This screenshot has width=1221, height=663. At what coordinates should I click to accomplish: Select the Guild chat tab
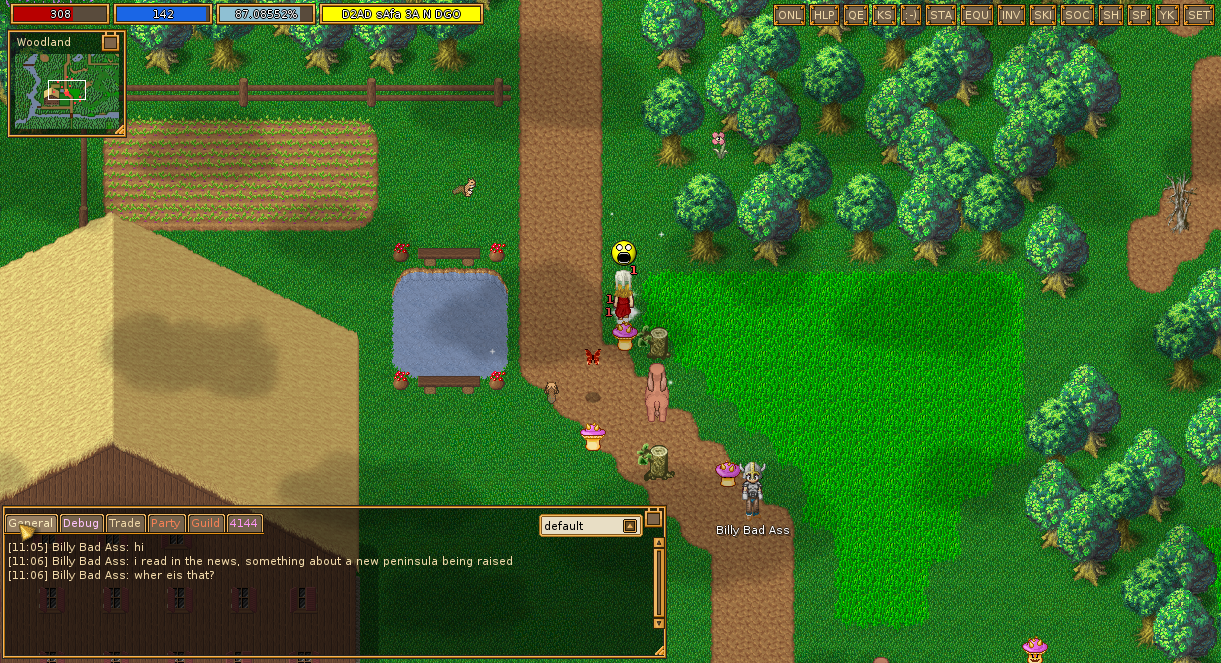point(206,523)
